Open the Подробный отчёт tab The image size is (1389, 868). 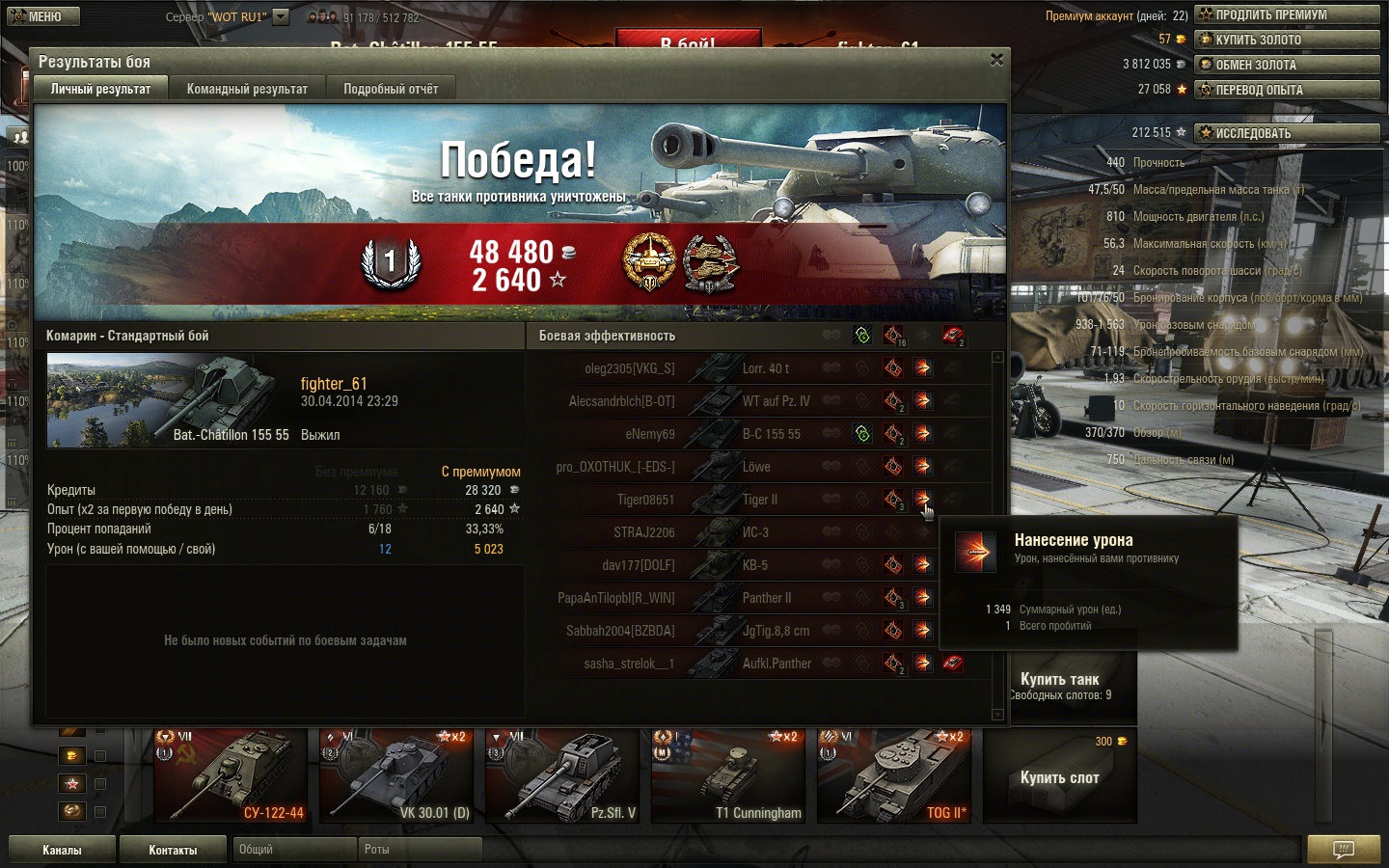(x=391, y=89)
